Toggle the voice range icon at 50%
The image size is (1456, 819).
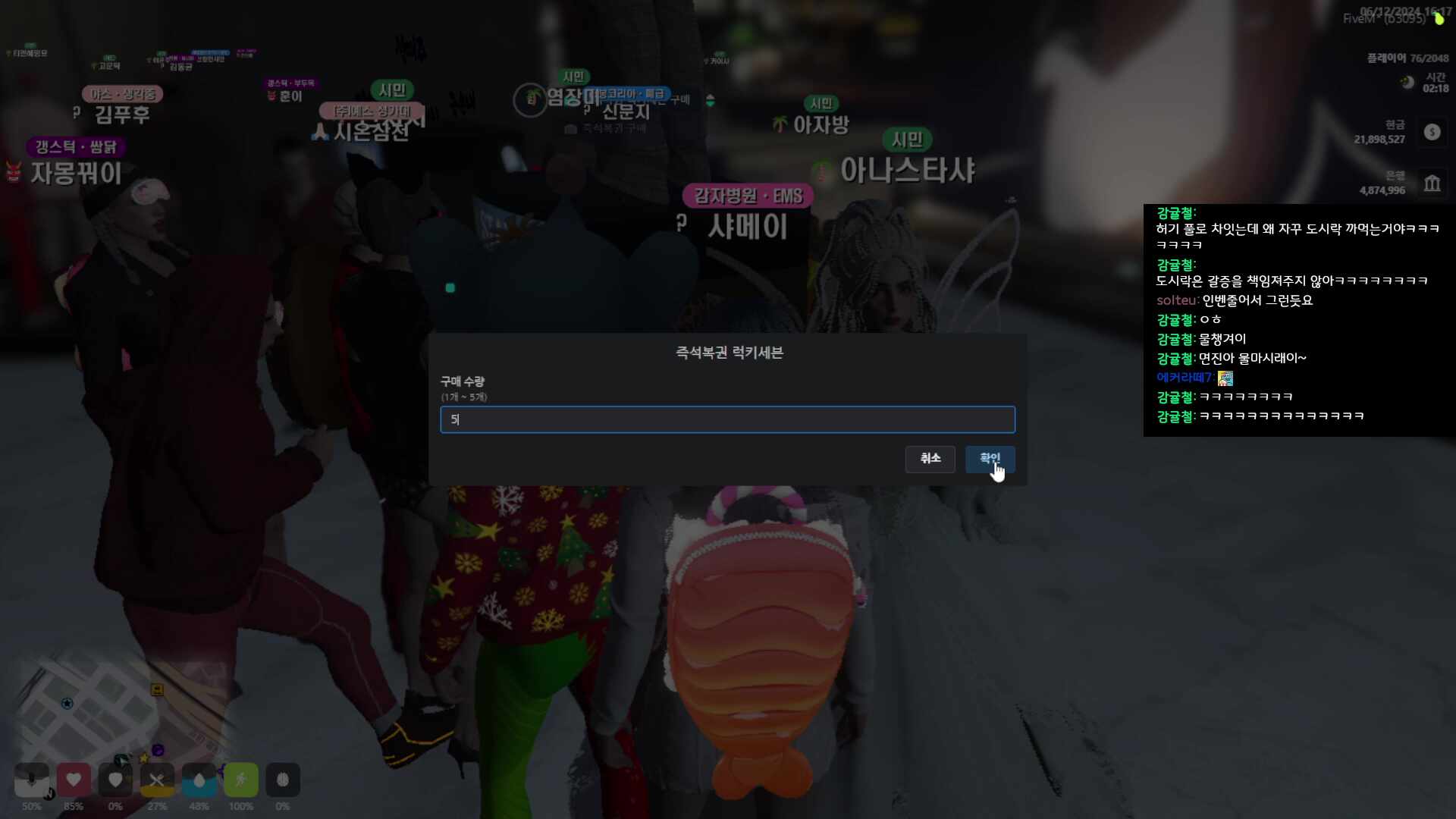click(32, 780)
